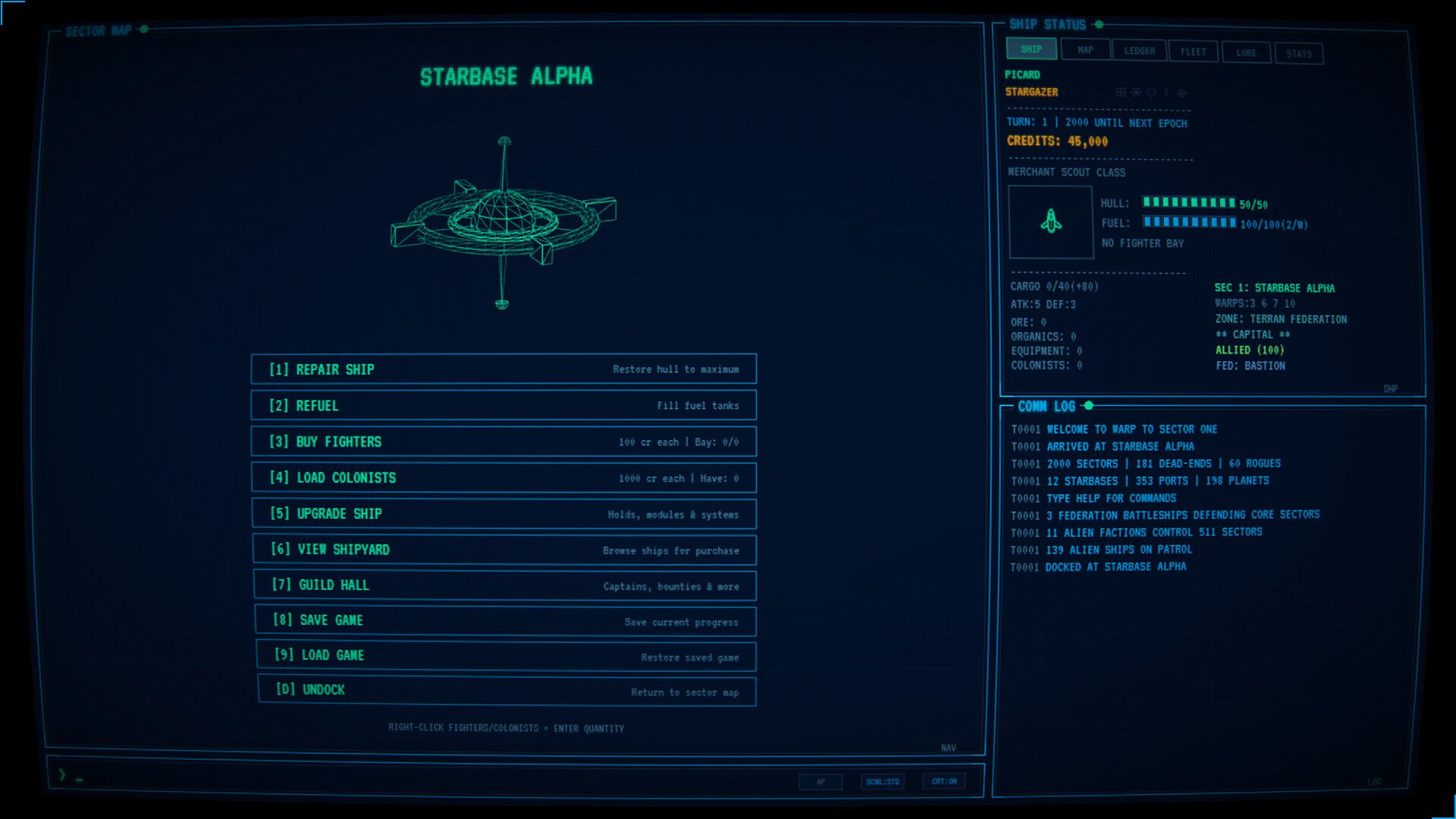Open the MAP tab
The image size is (1456, 819).
1086,49
